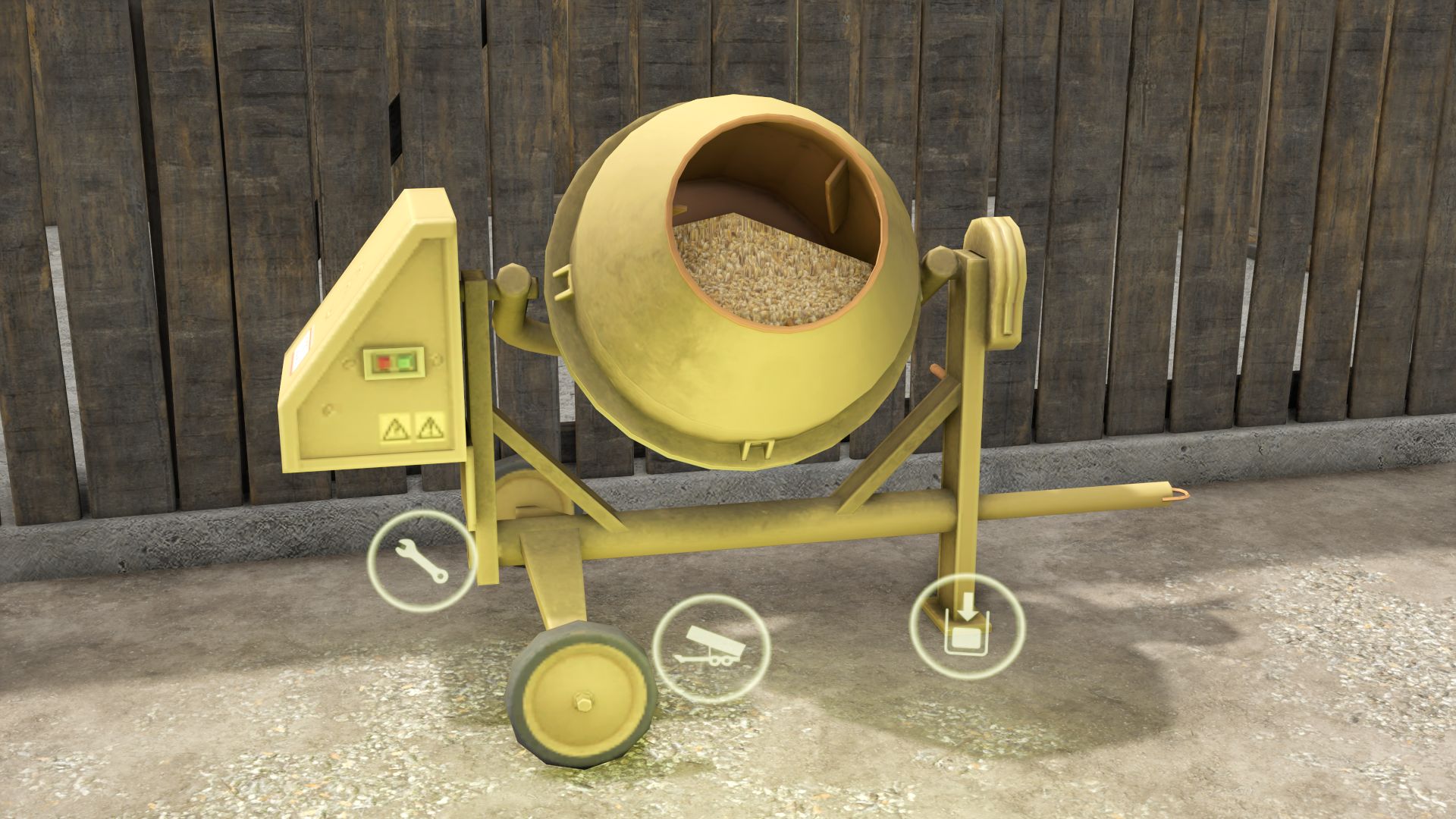Click the left warning triangle sticker

(x=395, y=430)
